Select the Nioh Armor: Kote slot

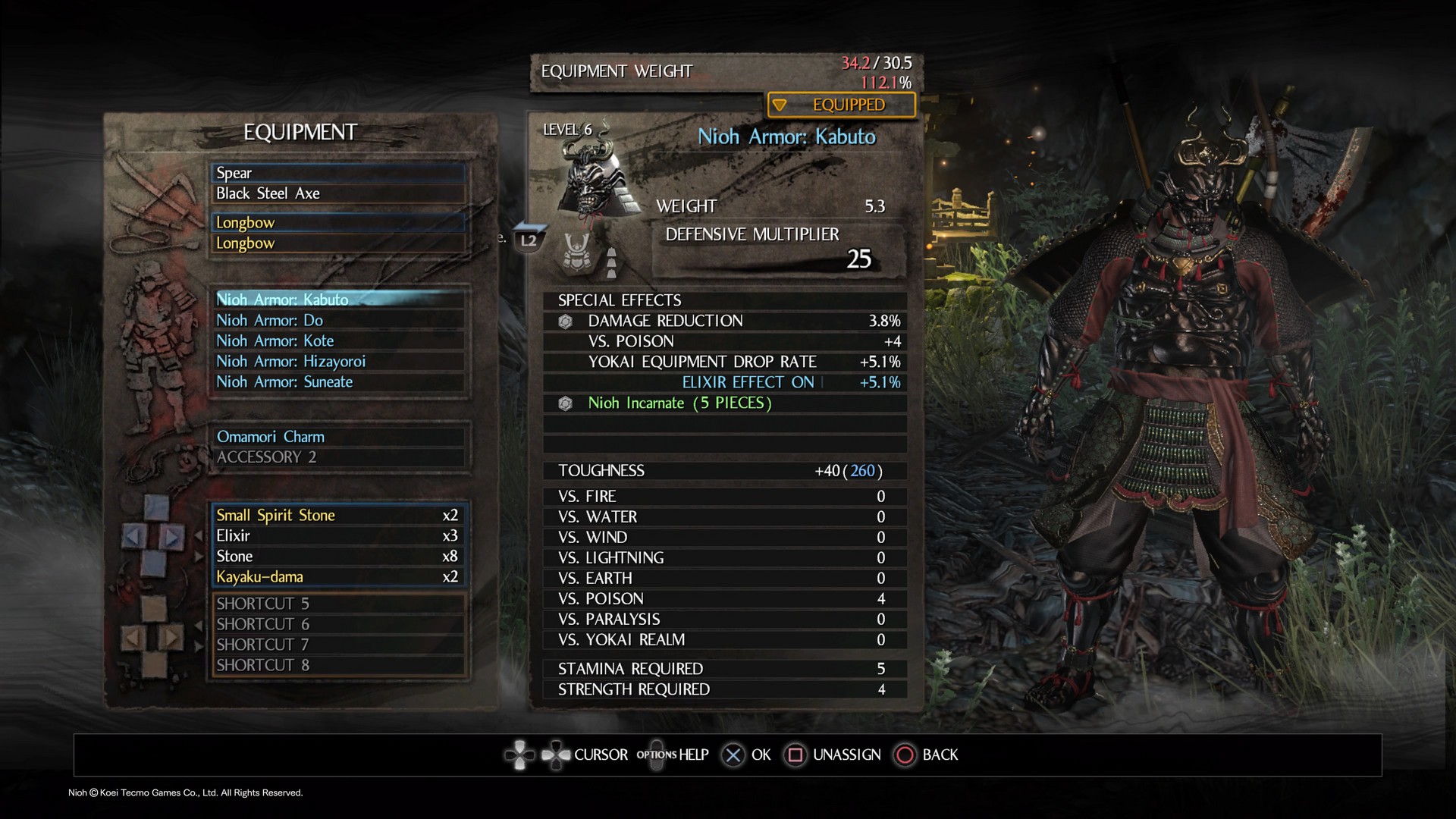click(x=338, y=340)
